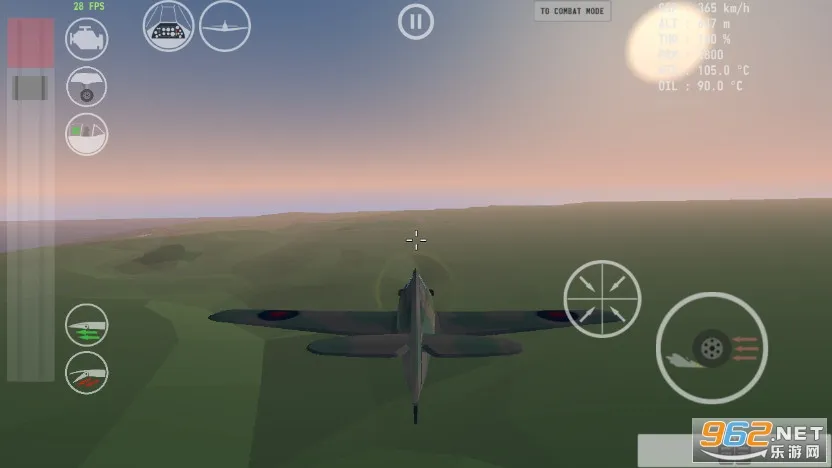Switch to combat mode

[x=572, y=11]
